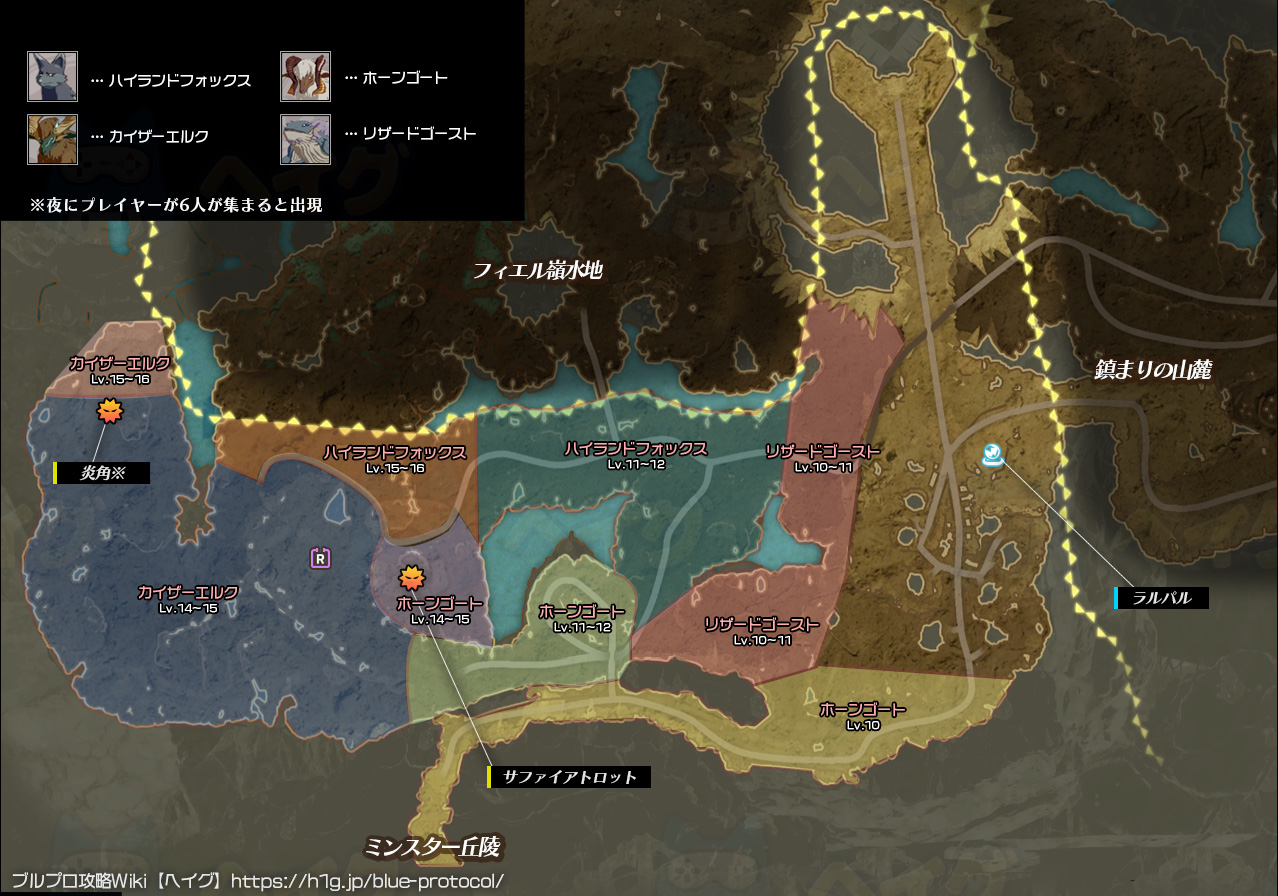Select the 炎角※ name label

point(103,473)
